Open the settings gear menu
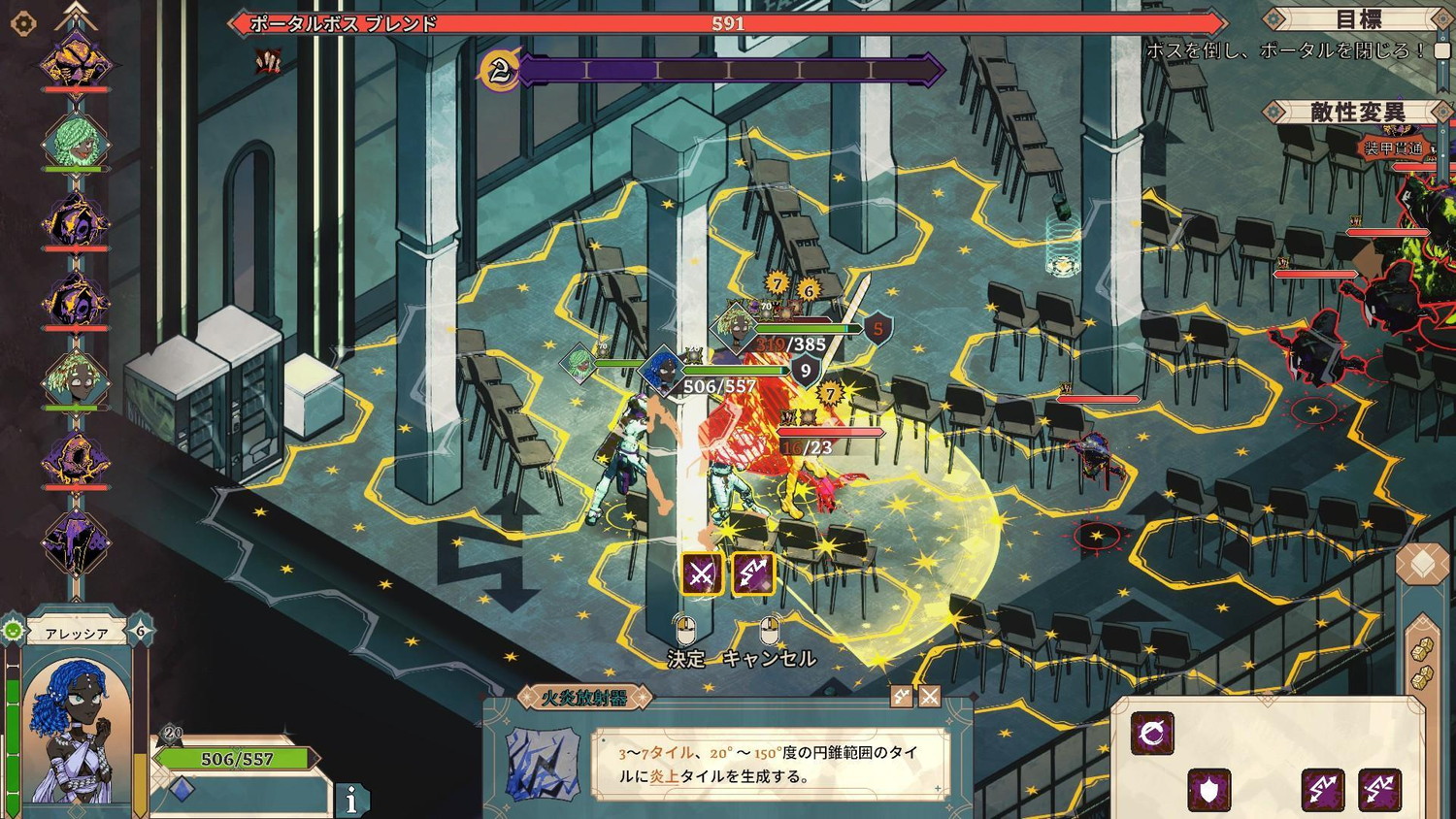 pos(23,23)
